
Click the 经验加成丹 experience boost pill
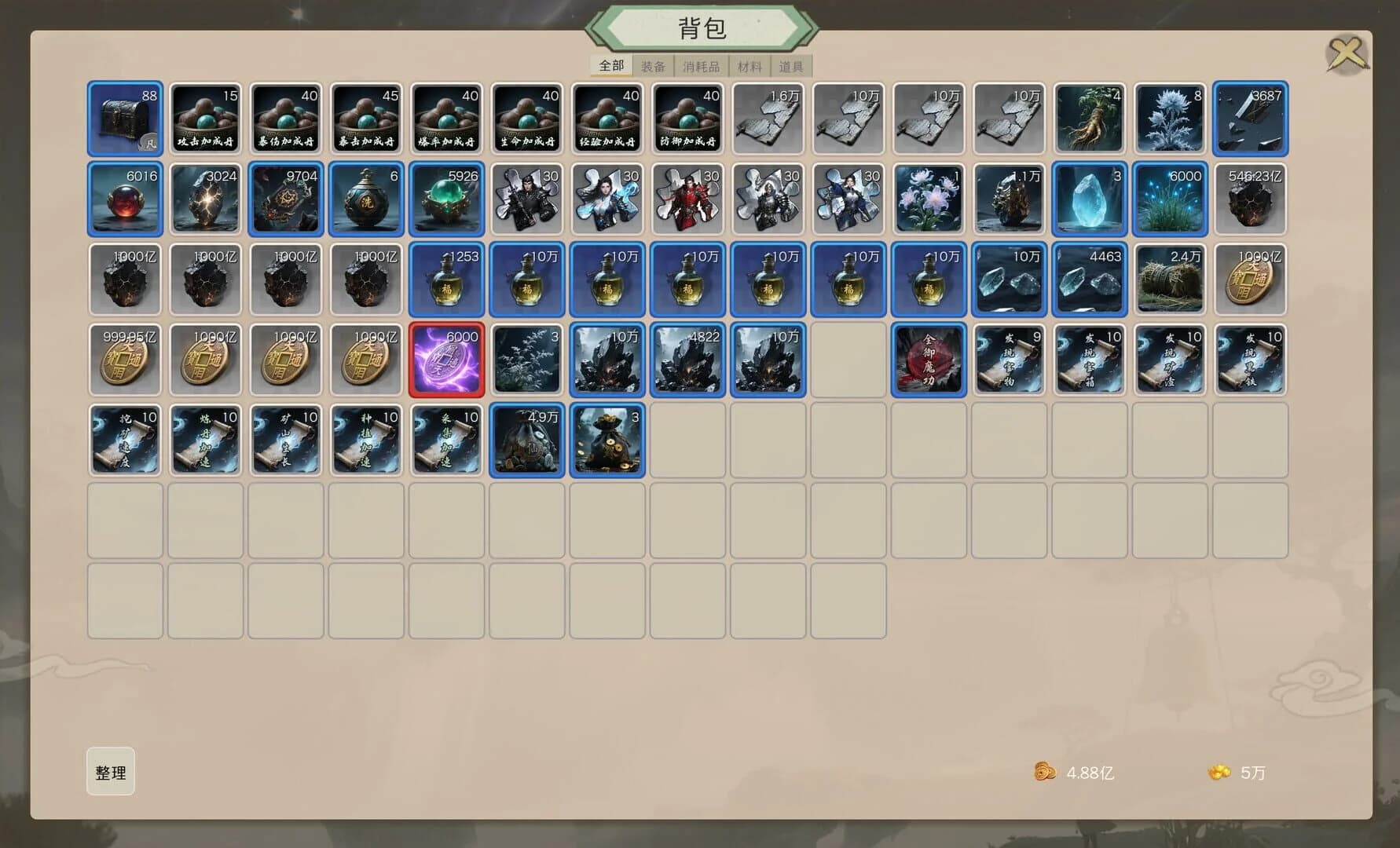pyautogui.click(x=608, y=116)
